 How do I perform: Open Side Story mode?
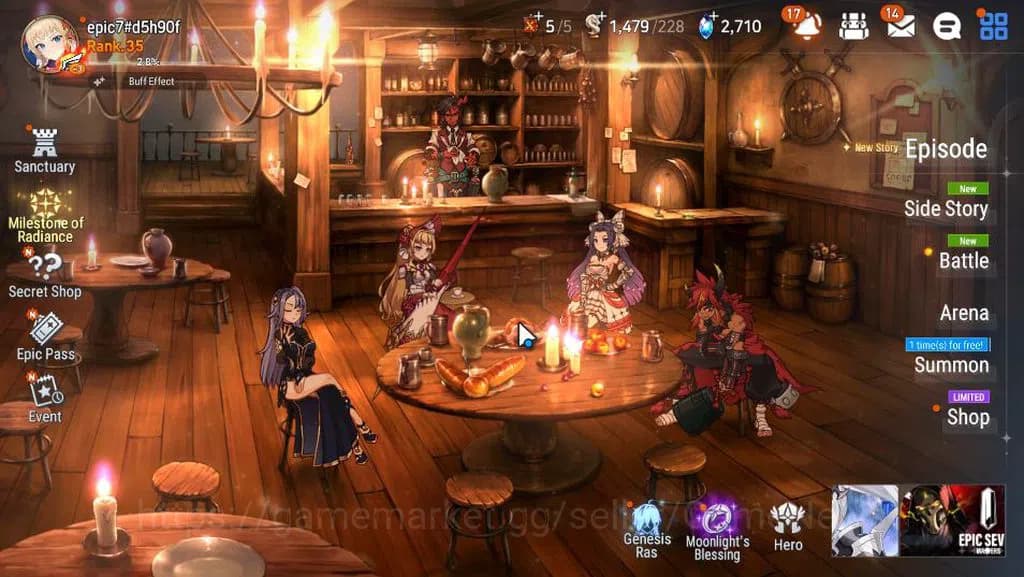click(945, 208)
